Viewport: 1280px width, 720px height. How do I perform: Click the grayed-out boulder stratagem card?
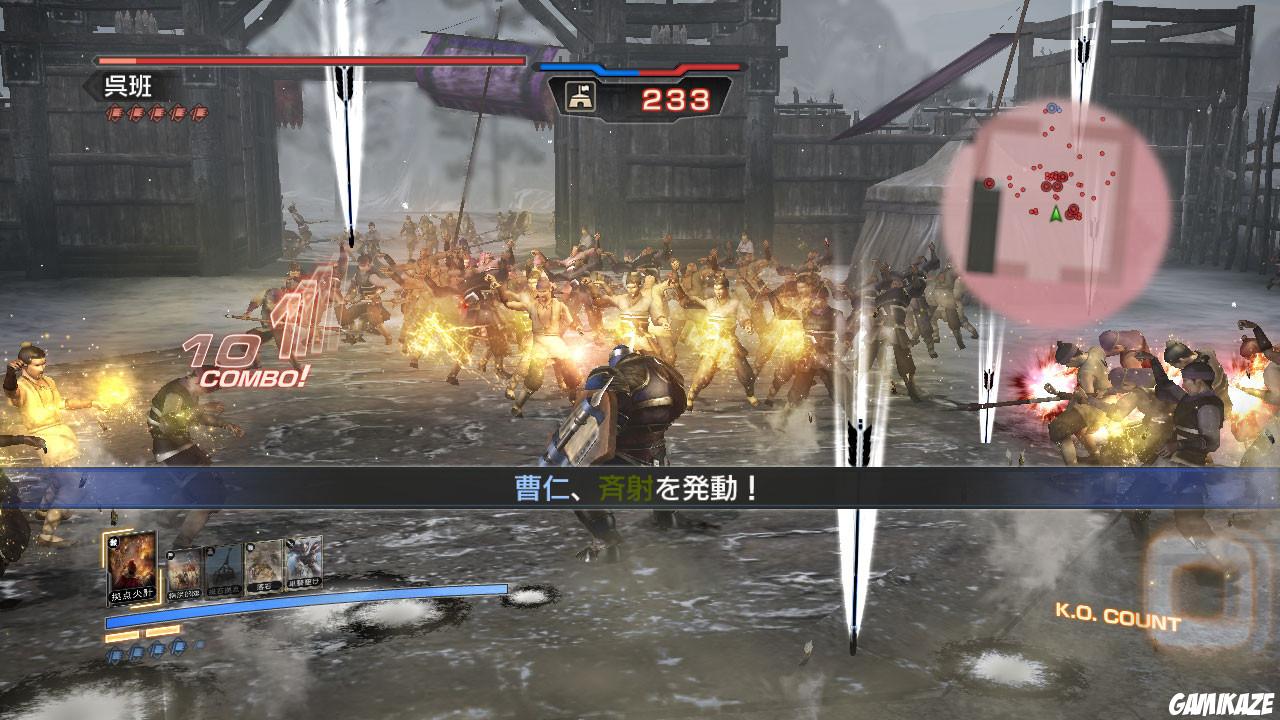pyautogui.click(x=223, y=569)
